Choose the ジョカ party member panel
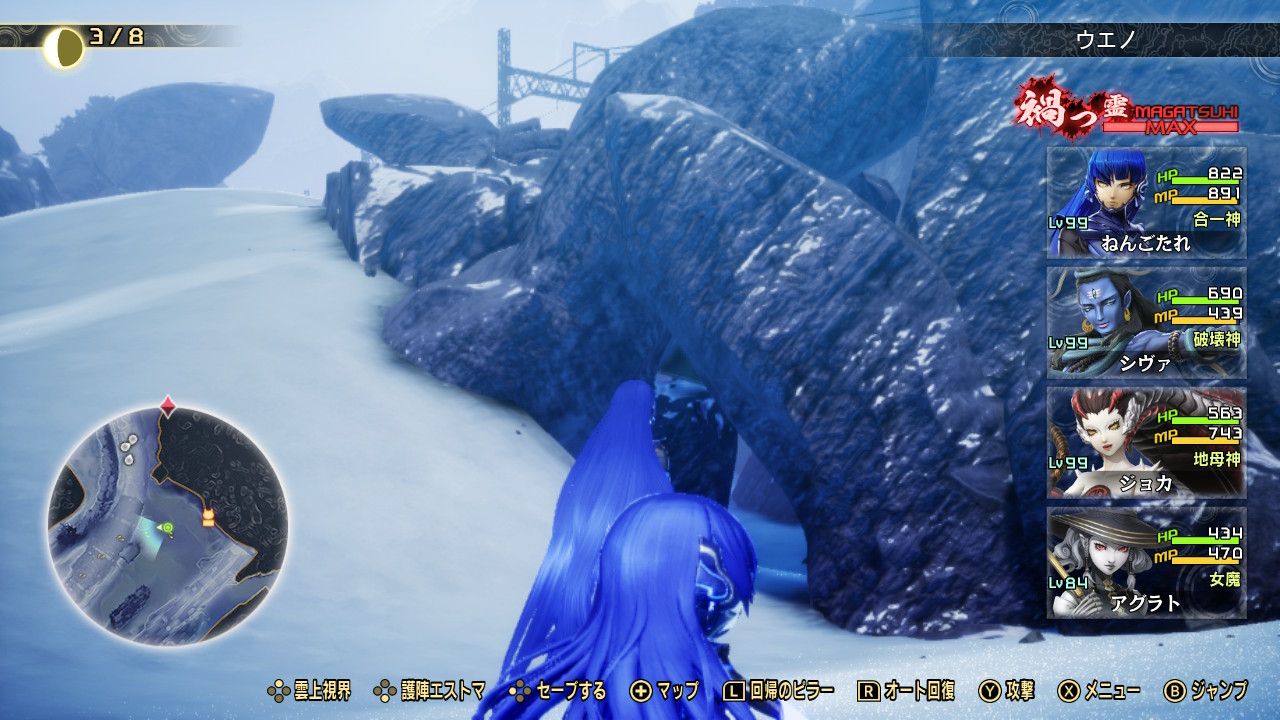1280x720 pixels. [1146, 443]
